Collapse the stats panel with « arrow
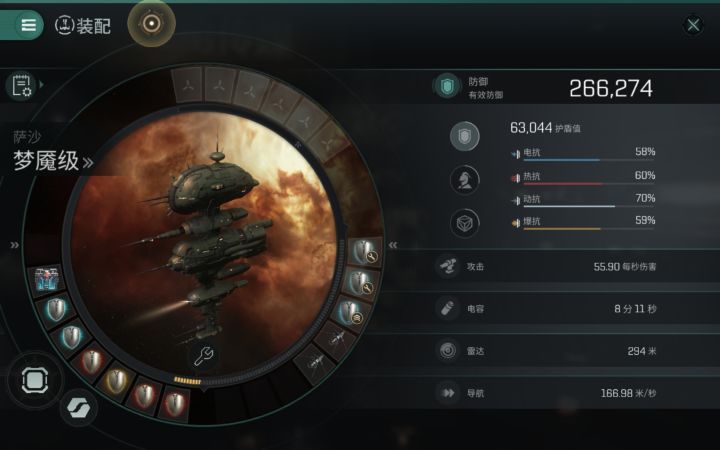 (x=393, y=245)
